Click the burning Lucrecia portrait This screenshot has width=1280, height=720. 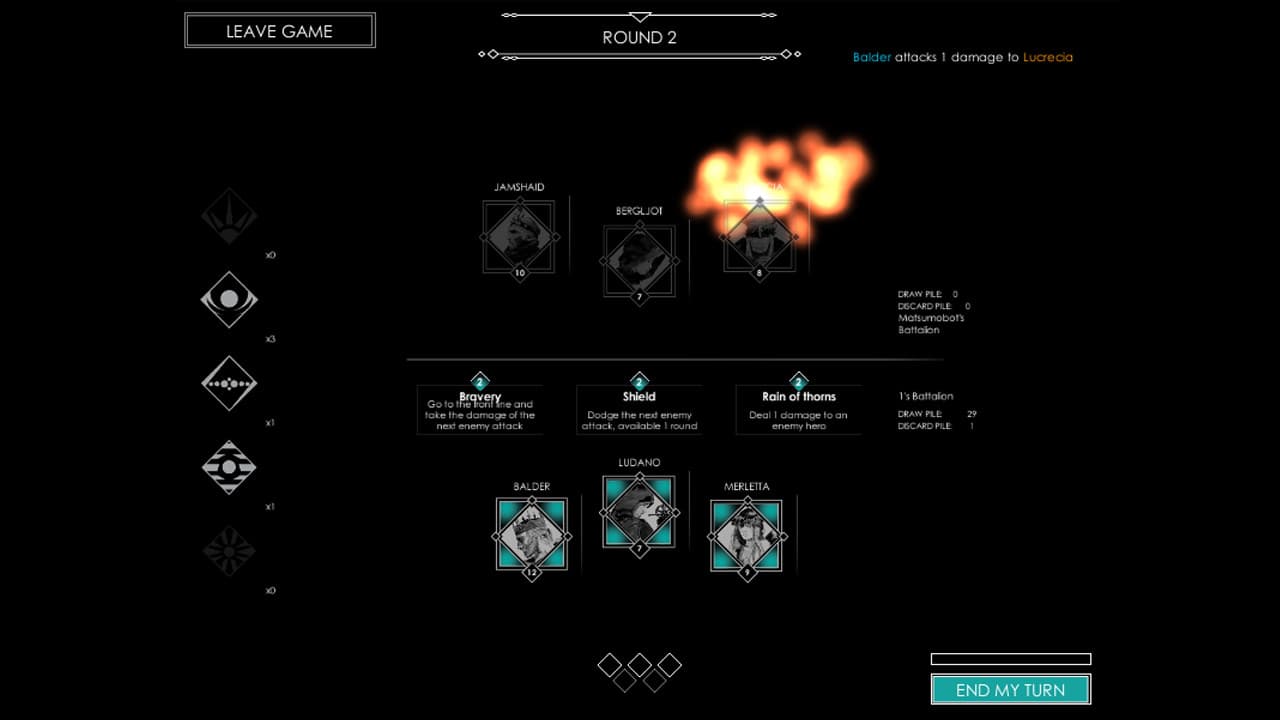point(760,236)
